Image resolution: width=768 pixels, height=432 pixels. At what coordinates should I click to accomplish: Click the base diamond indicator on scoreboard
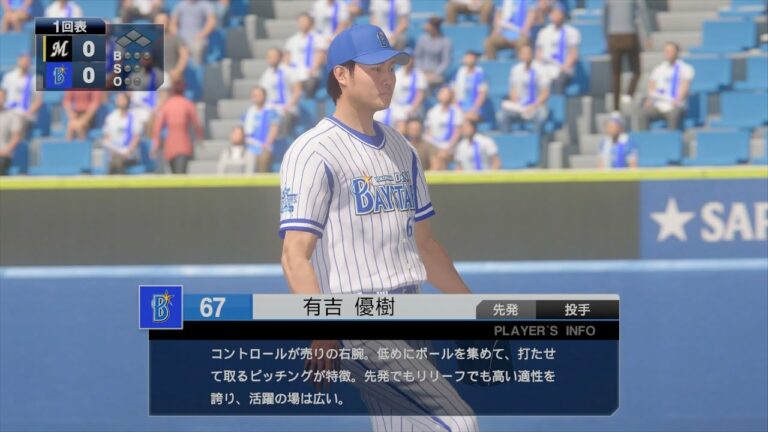click(136, 41)
